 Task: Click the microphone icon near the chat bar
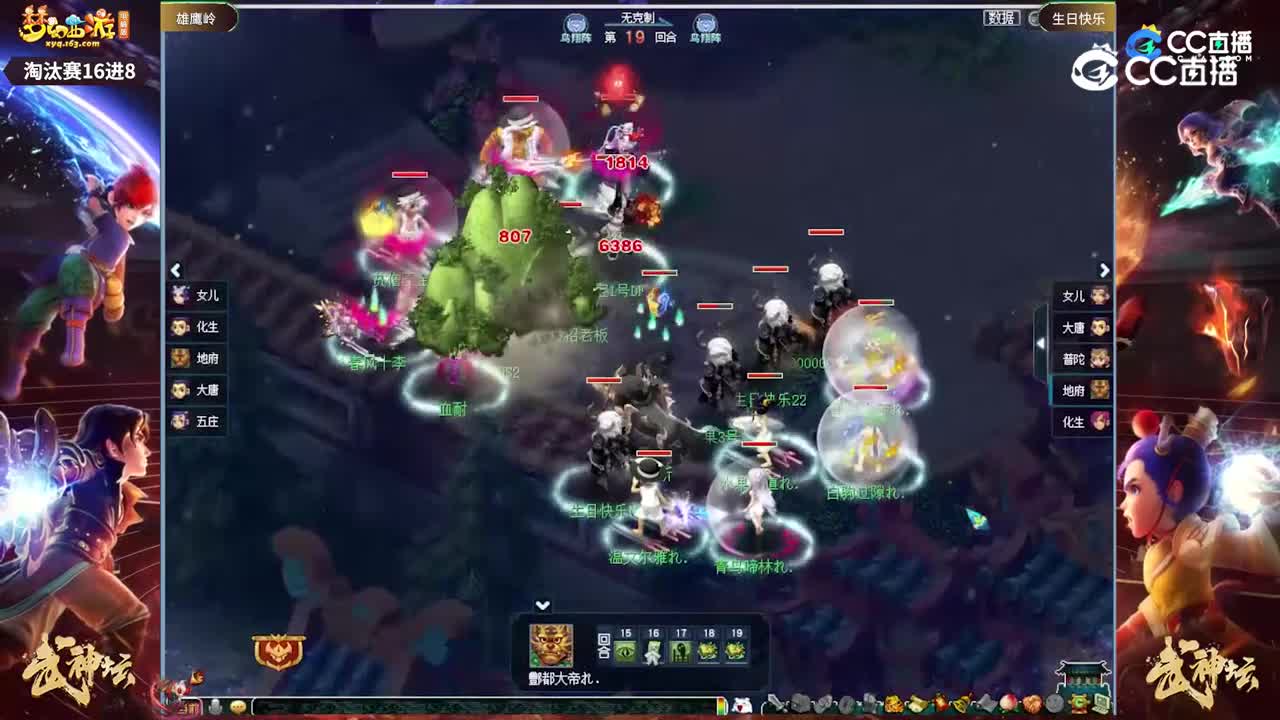click(x=216, y=706)
